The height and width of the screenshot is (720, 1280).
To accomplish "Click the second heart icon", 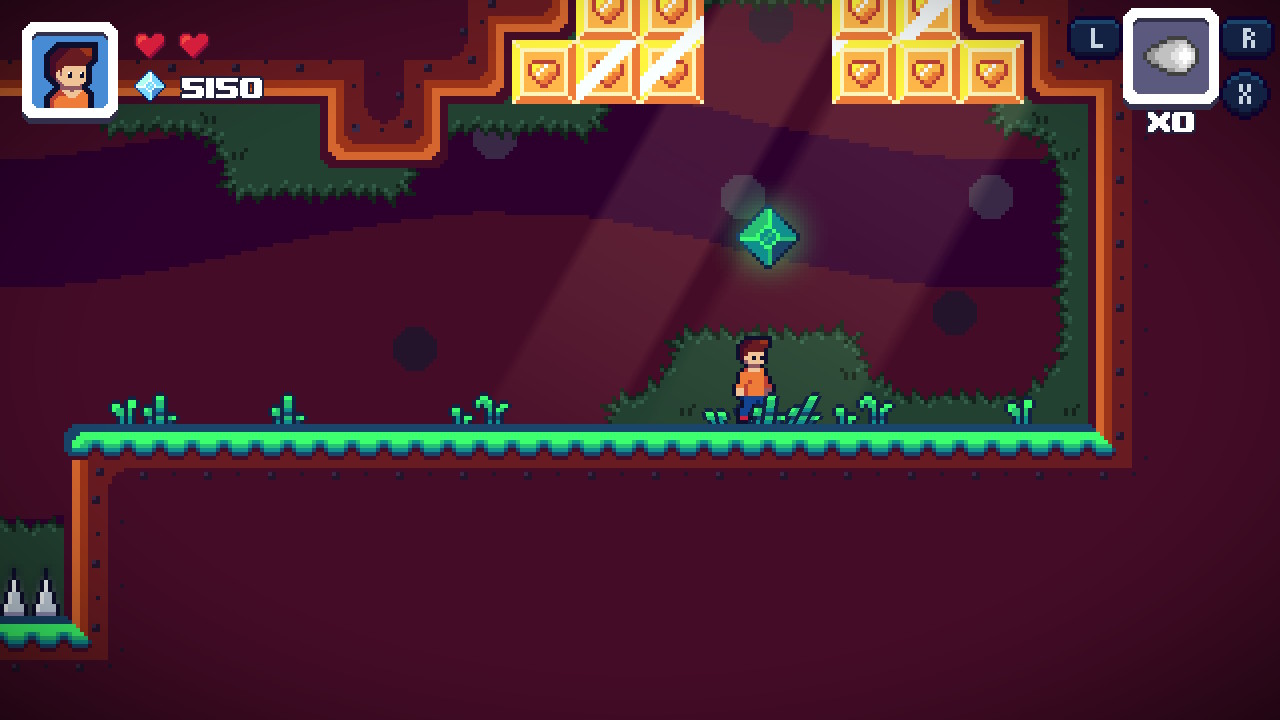I will point(191,46).
